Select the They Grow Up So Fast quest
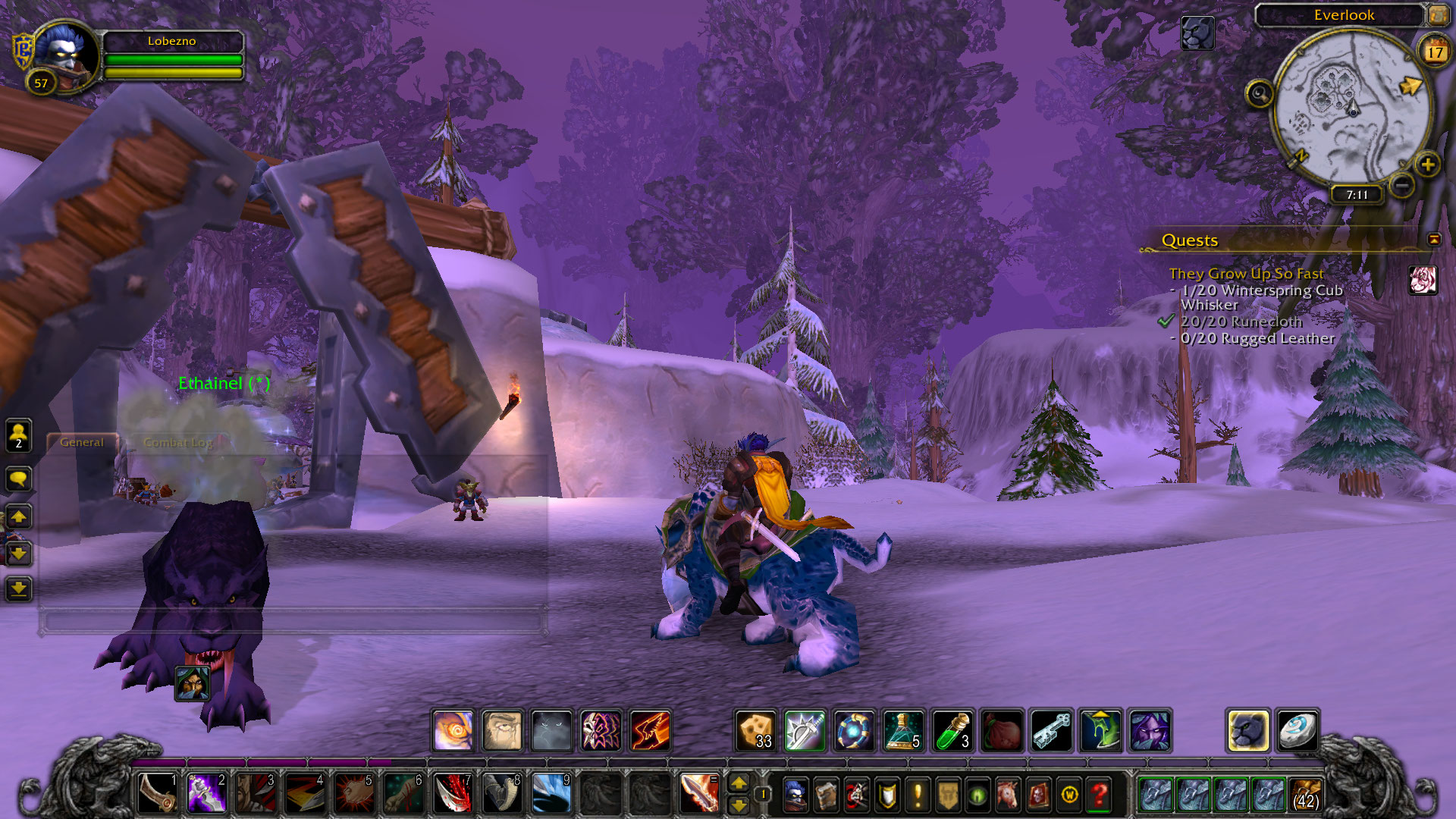Viewport: 1456px width, 819px height. click(x=1246, y=274)
